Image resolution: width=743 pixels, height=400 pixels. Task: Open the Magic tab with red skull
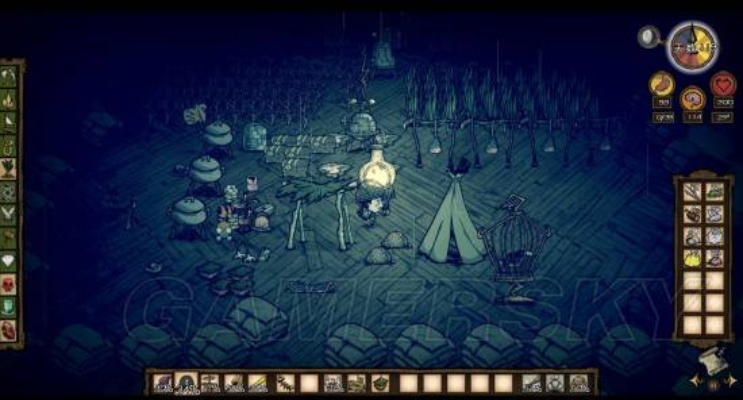coord(10,284)
